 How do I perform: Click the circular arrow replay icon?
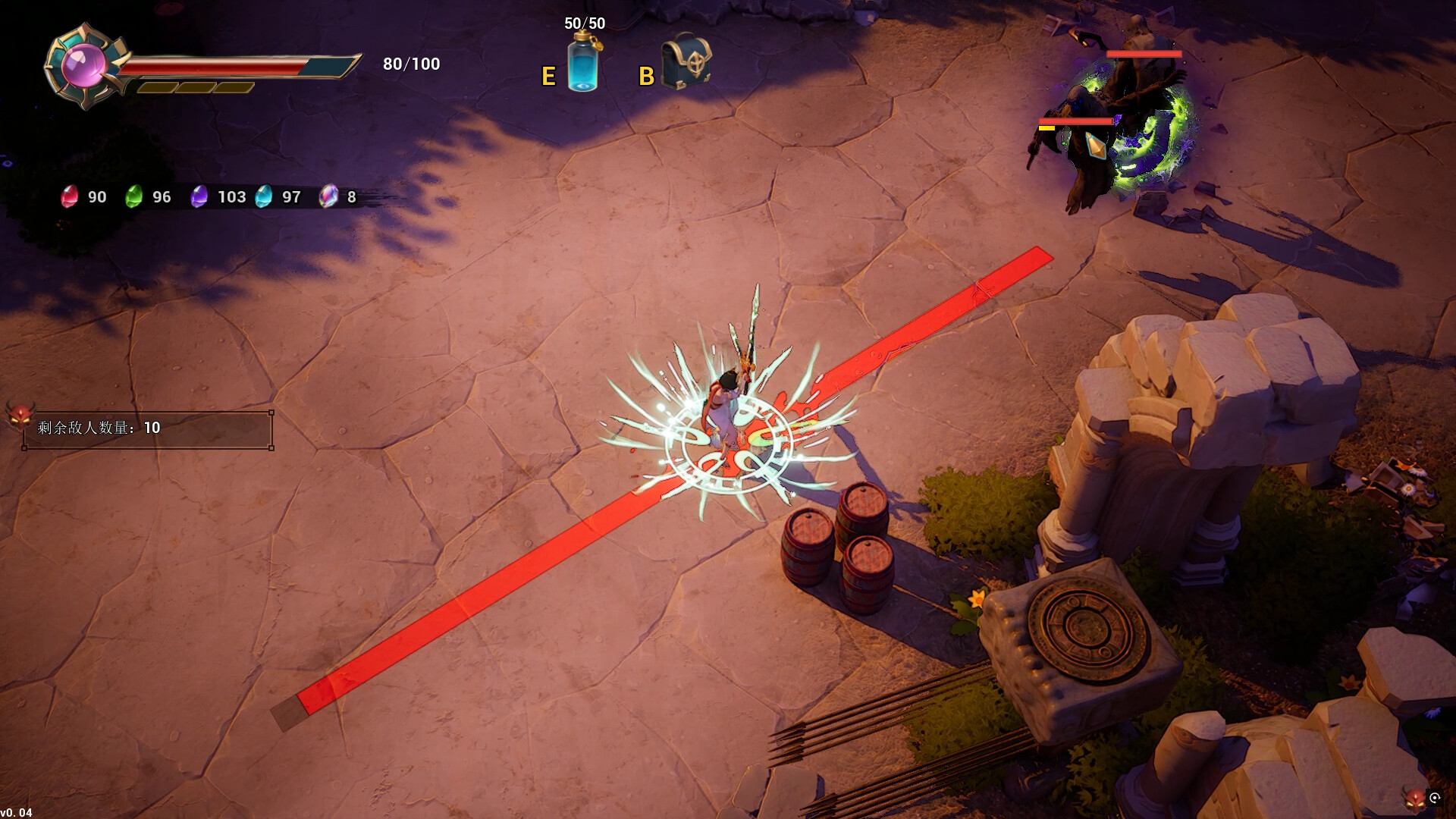coord(1435,797)
